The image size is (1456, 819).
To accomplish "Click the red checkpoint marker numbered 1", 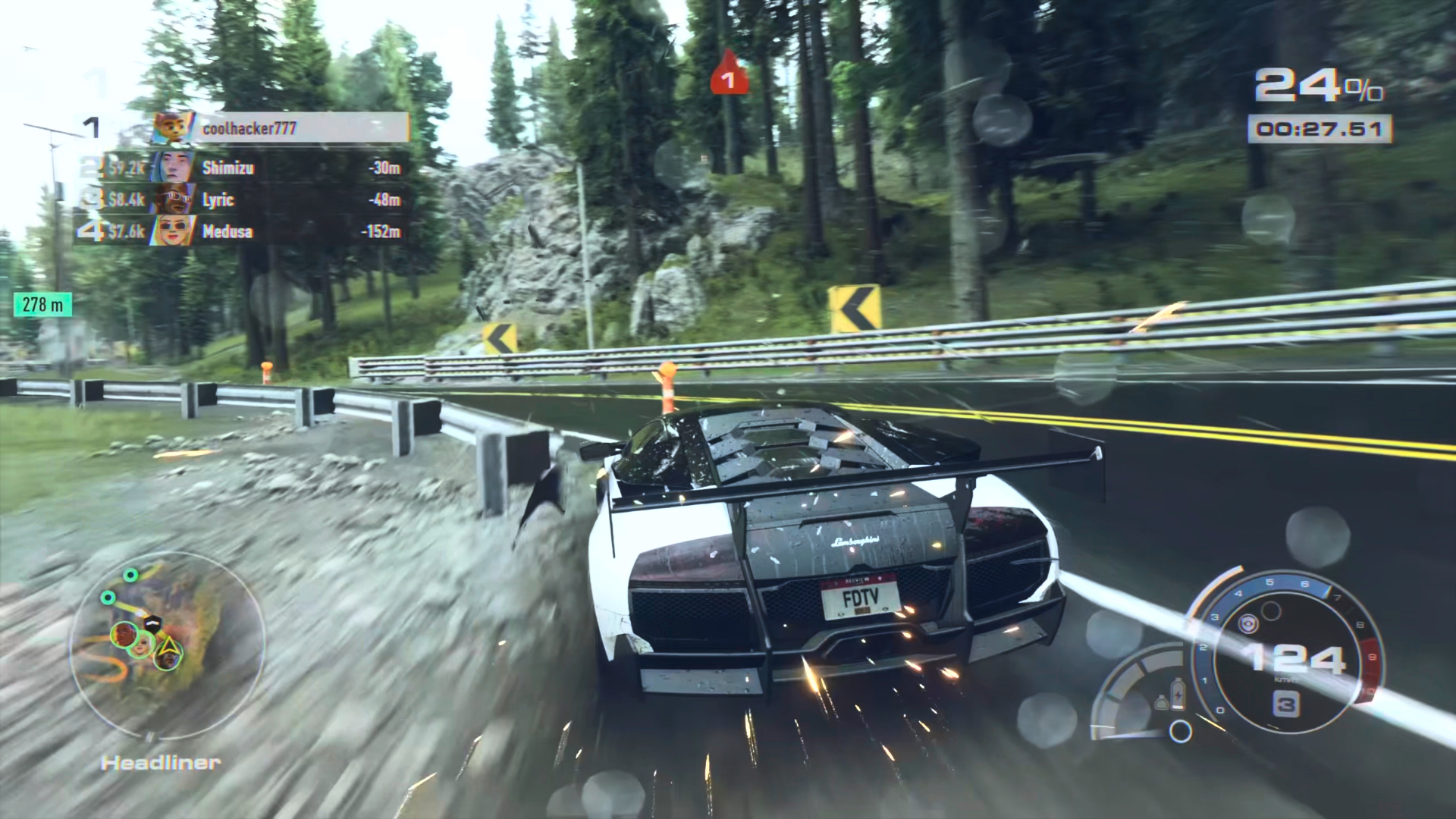I will tap(729, 76).
